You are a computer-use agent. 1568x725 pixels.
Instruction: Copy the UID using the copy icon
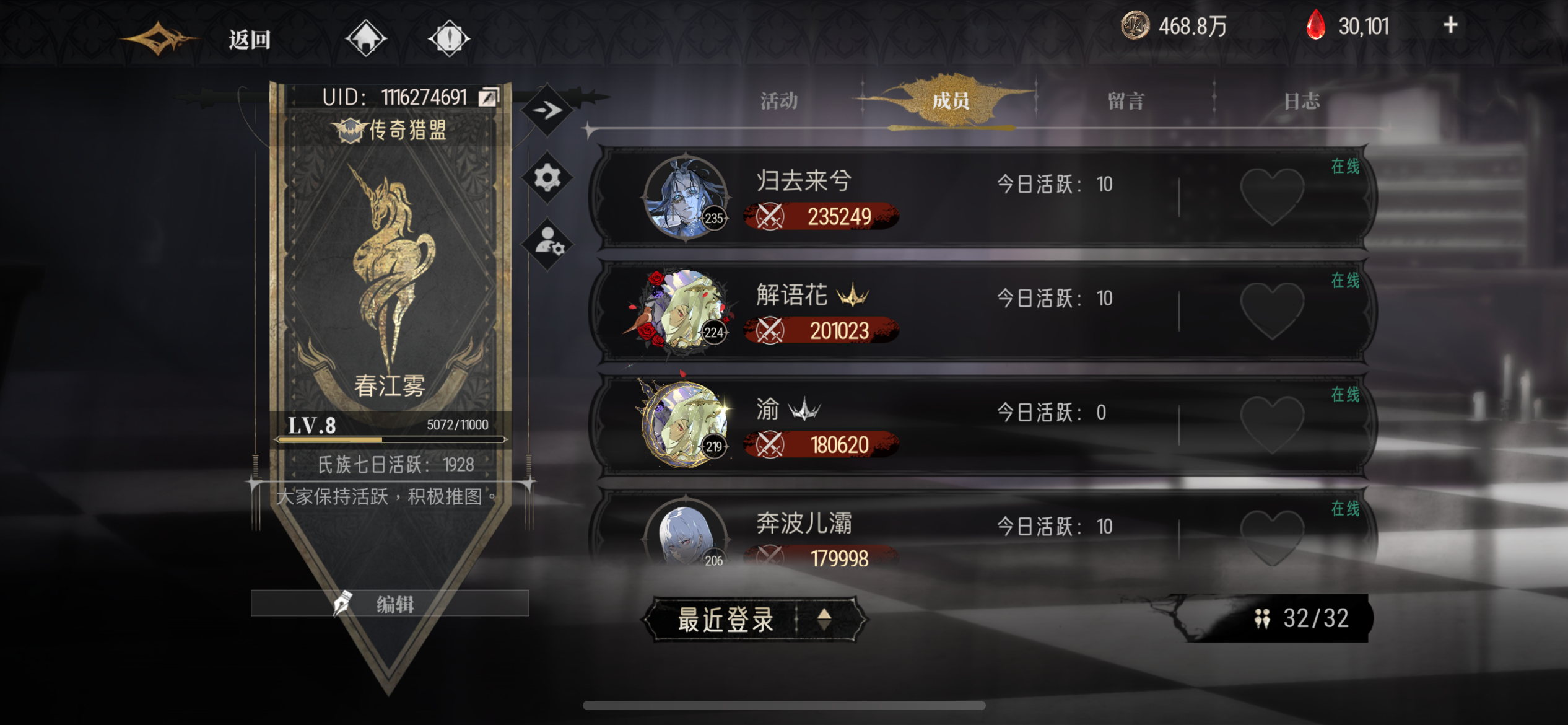pyautogui.click(x=489, y=96)
